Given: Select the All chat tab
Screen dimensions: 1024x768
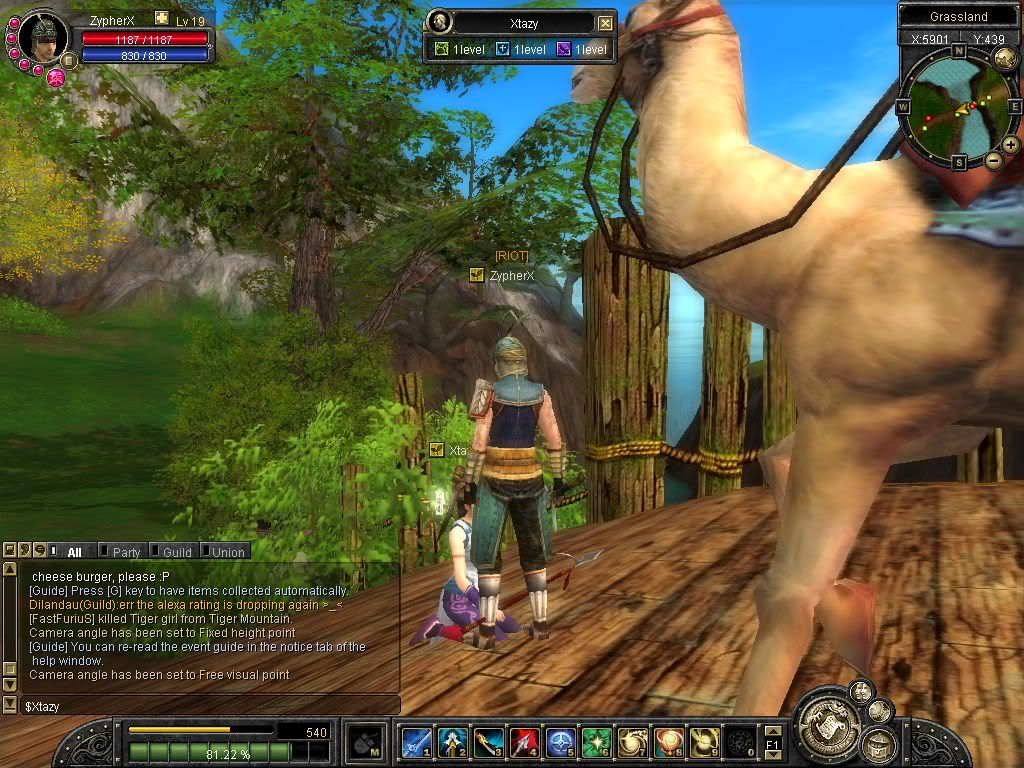Looking at the screenshot, I should [73, 551].
